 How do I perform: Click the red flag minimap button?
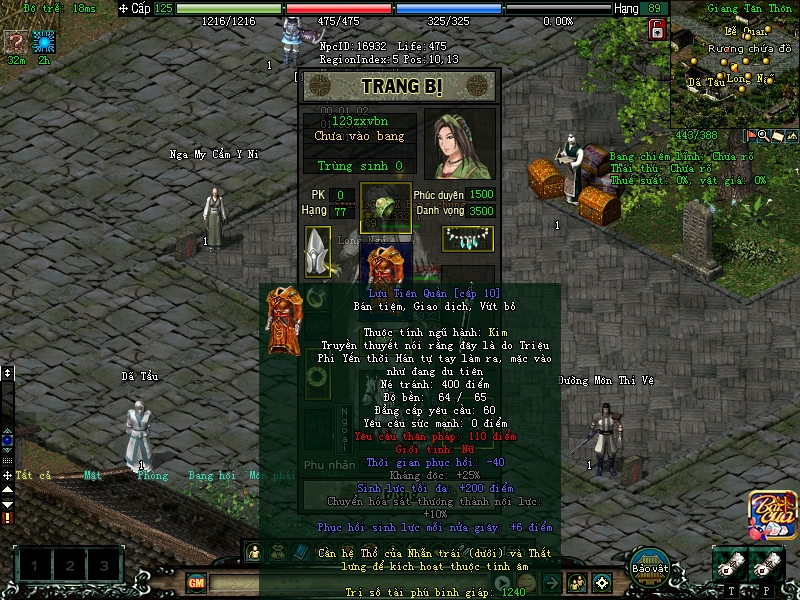coord(751,135)
